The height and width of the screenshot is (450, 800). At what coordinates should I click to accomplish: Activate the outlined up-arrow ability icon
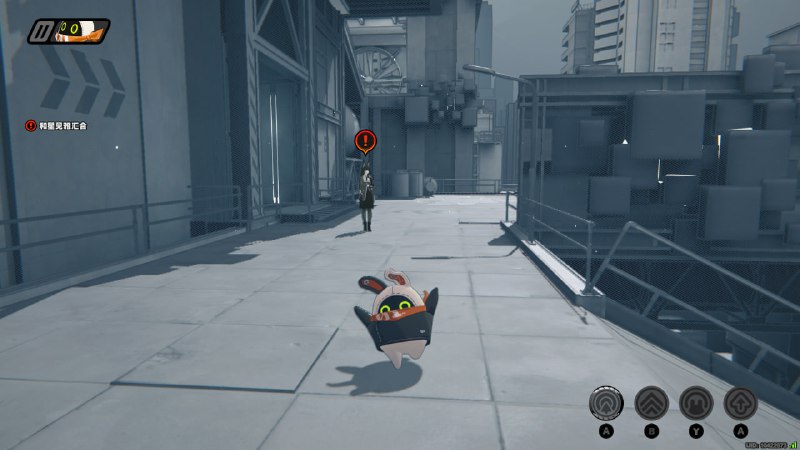pyautogui.click(x=741, y=403)
